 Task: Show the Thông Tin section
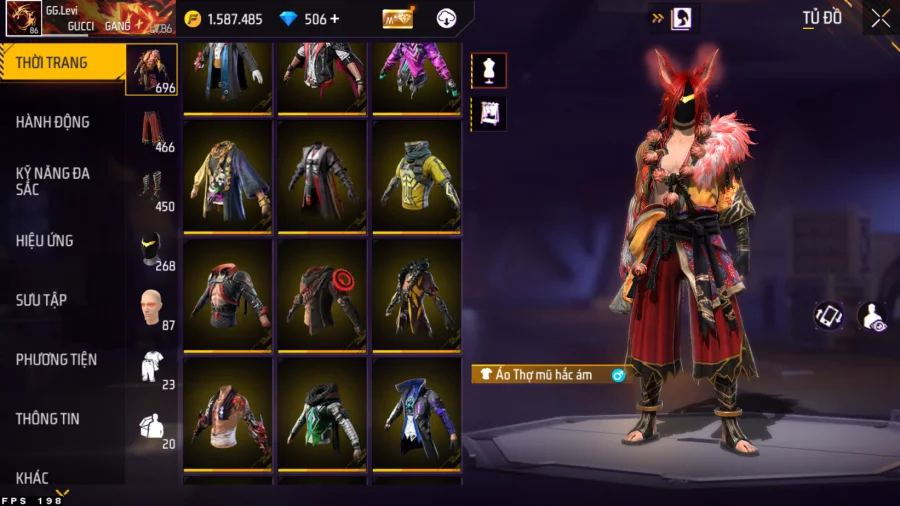coord(47,419)
